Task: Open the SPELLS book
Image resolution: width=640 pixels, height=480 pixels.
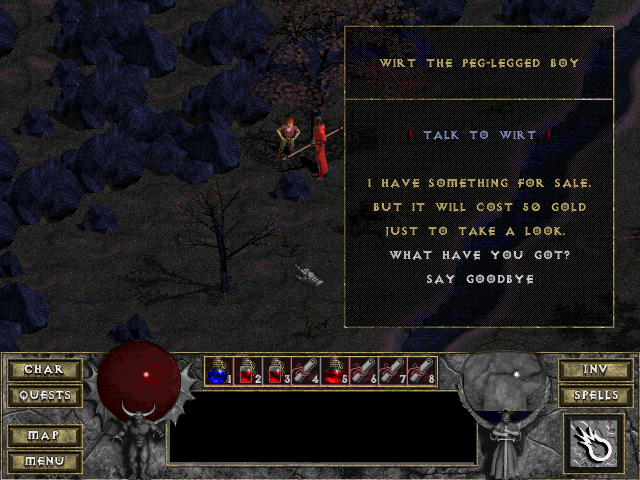Action: tap(596, 395)
